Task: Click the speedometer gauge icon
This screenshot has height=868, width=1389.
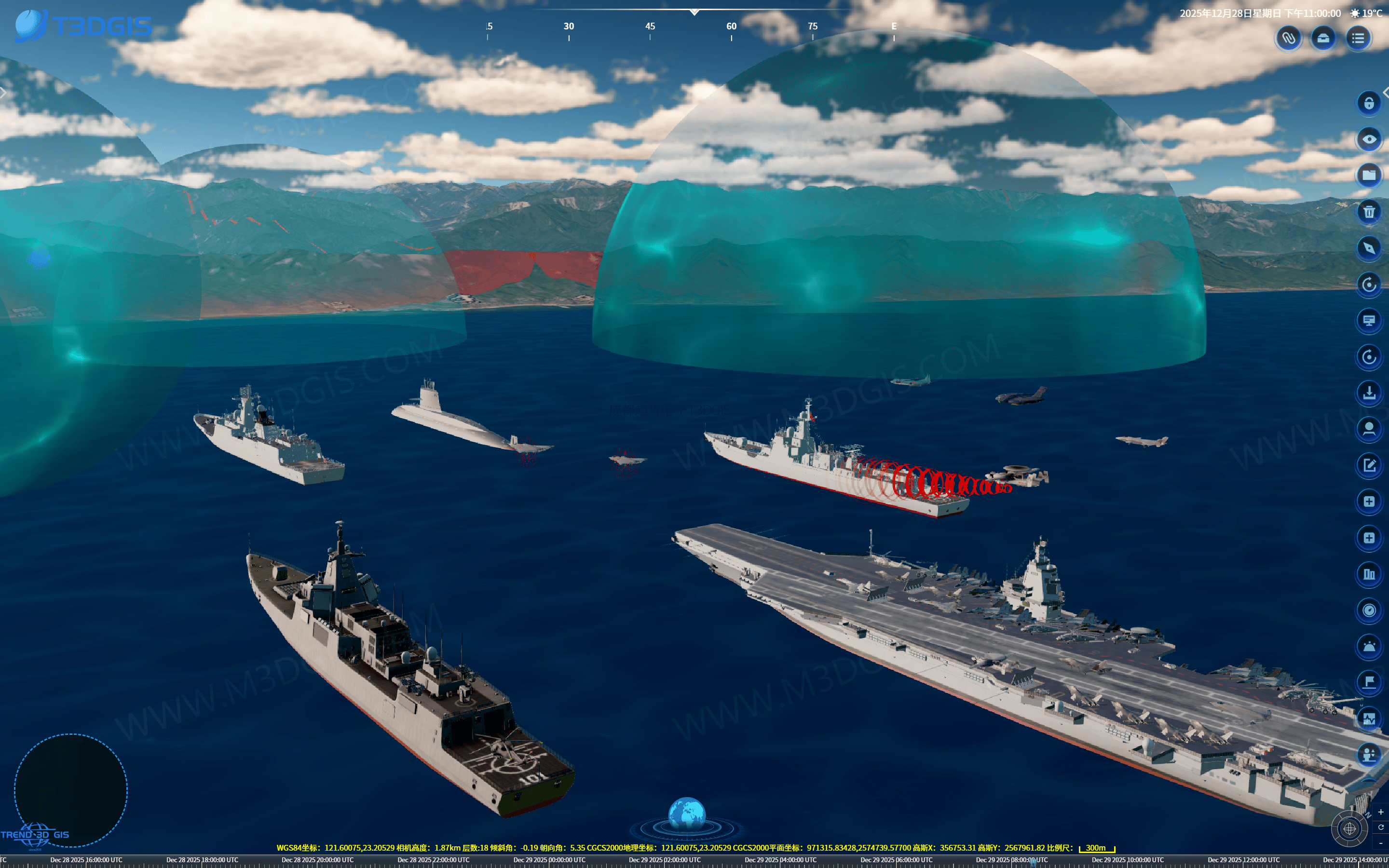Action: coord(1369,610)
